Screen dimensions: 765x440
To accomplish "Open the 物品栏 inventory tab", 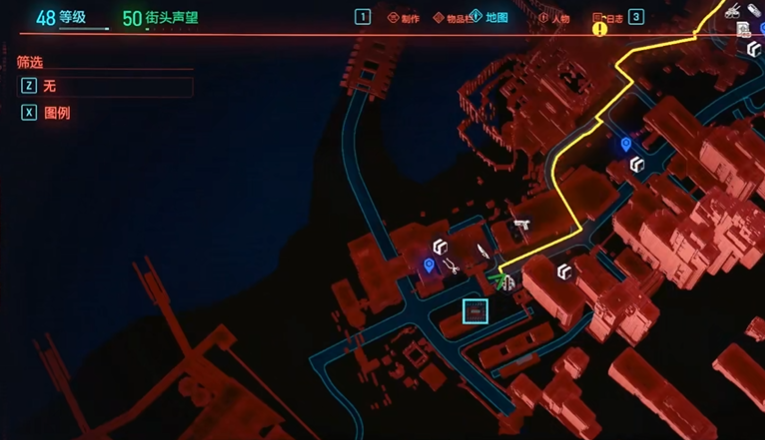I will click(x=451, y=18).
